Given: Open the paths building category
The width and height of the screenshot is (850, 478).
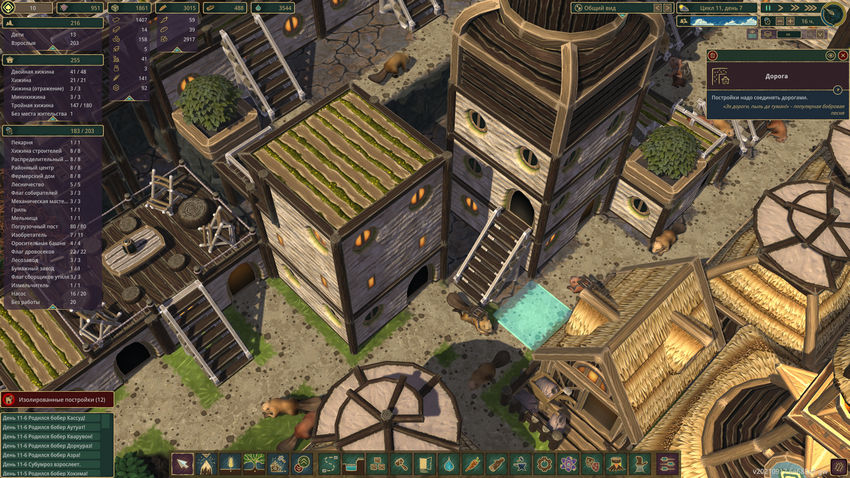Looking at the screenshot, I should coord(329,464).
